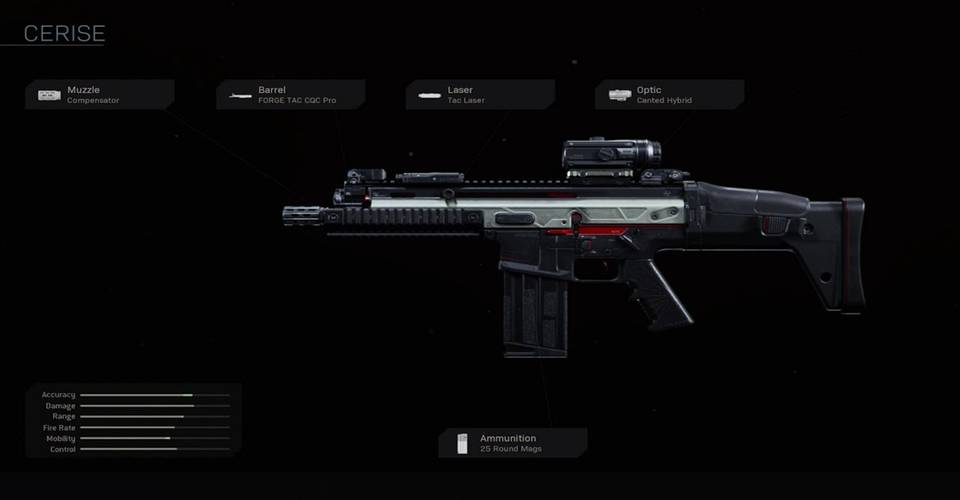
Task: Choose the Laser Tac Laser attachment slot
Action: (x=480, y=95)
